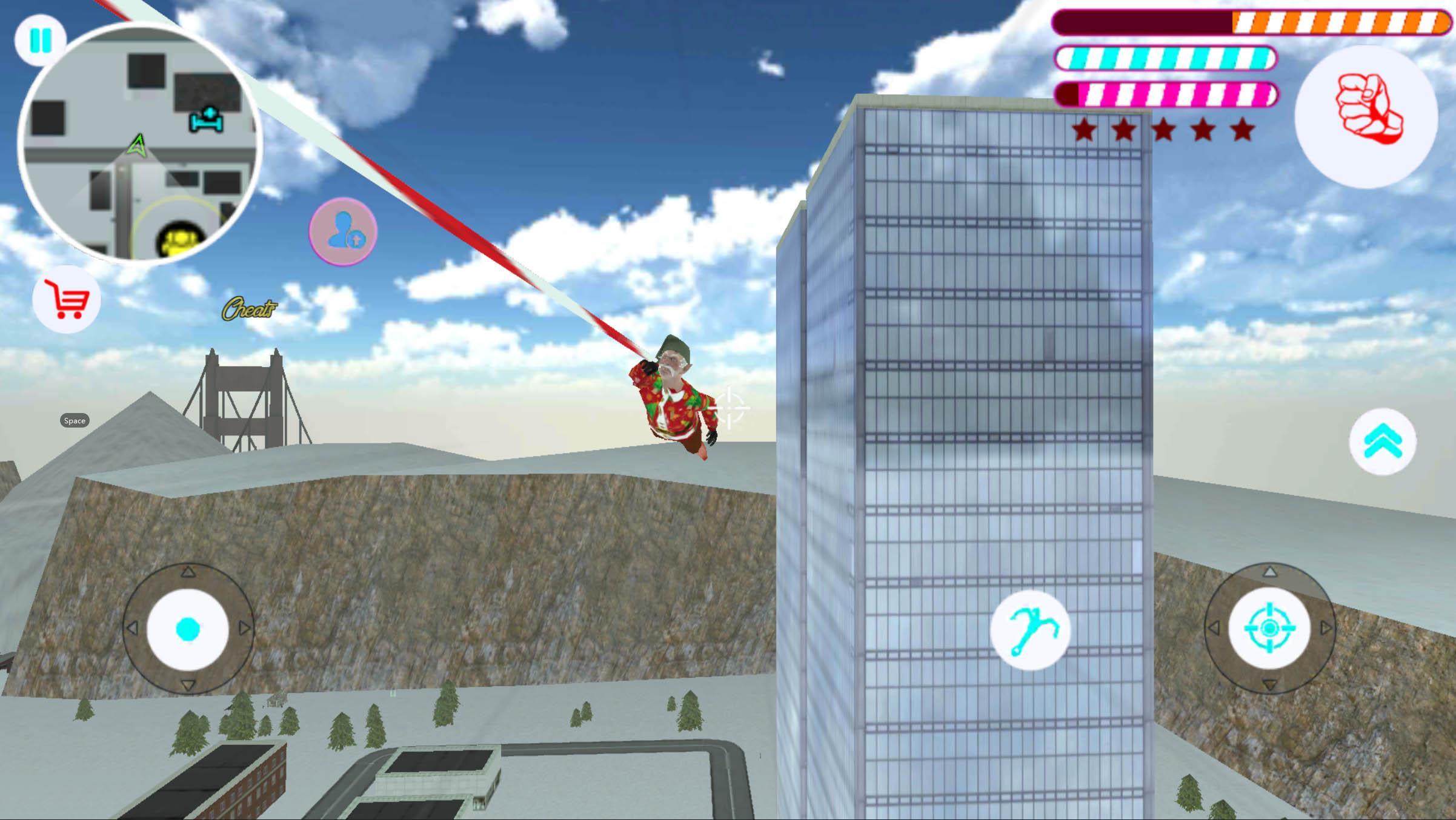Pause the game

[40, 40]
